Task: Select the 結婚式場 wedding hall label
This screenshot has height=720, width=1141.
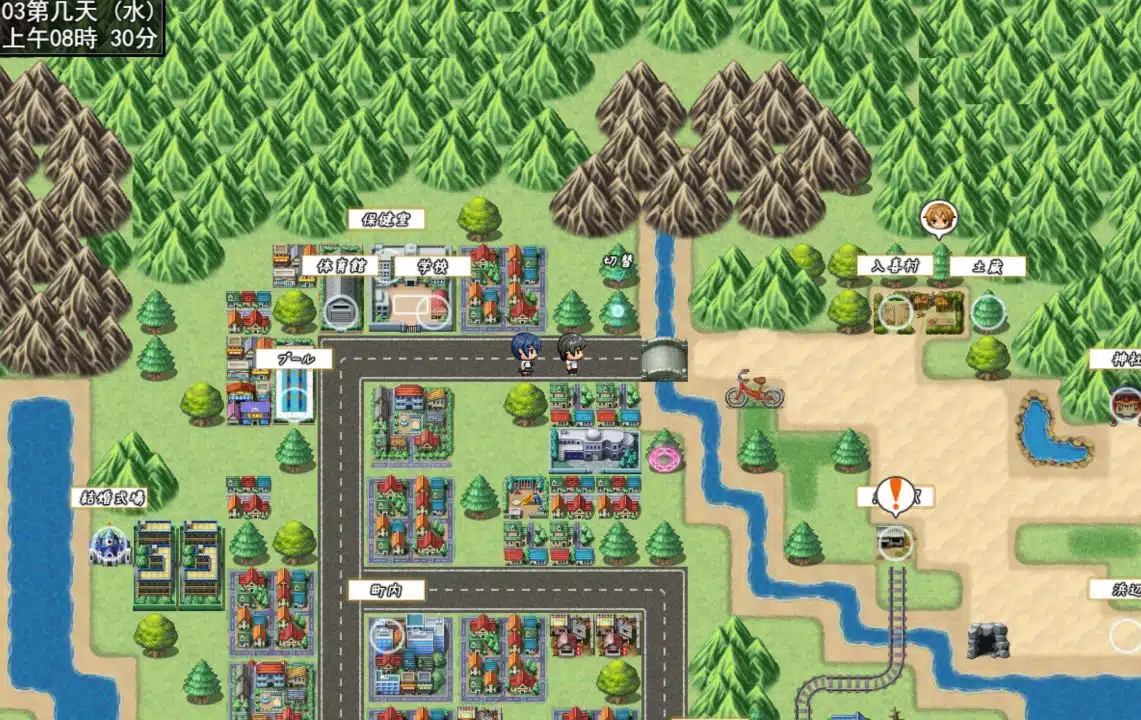Action: 109,497
